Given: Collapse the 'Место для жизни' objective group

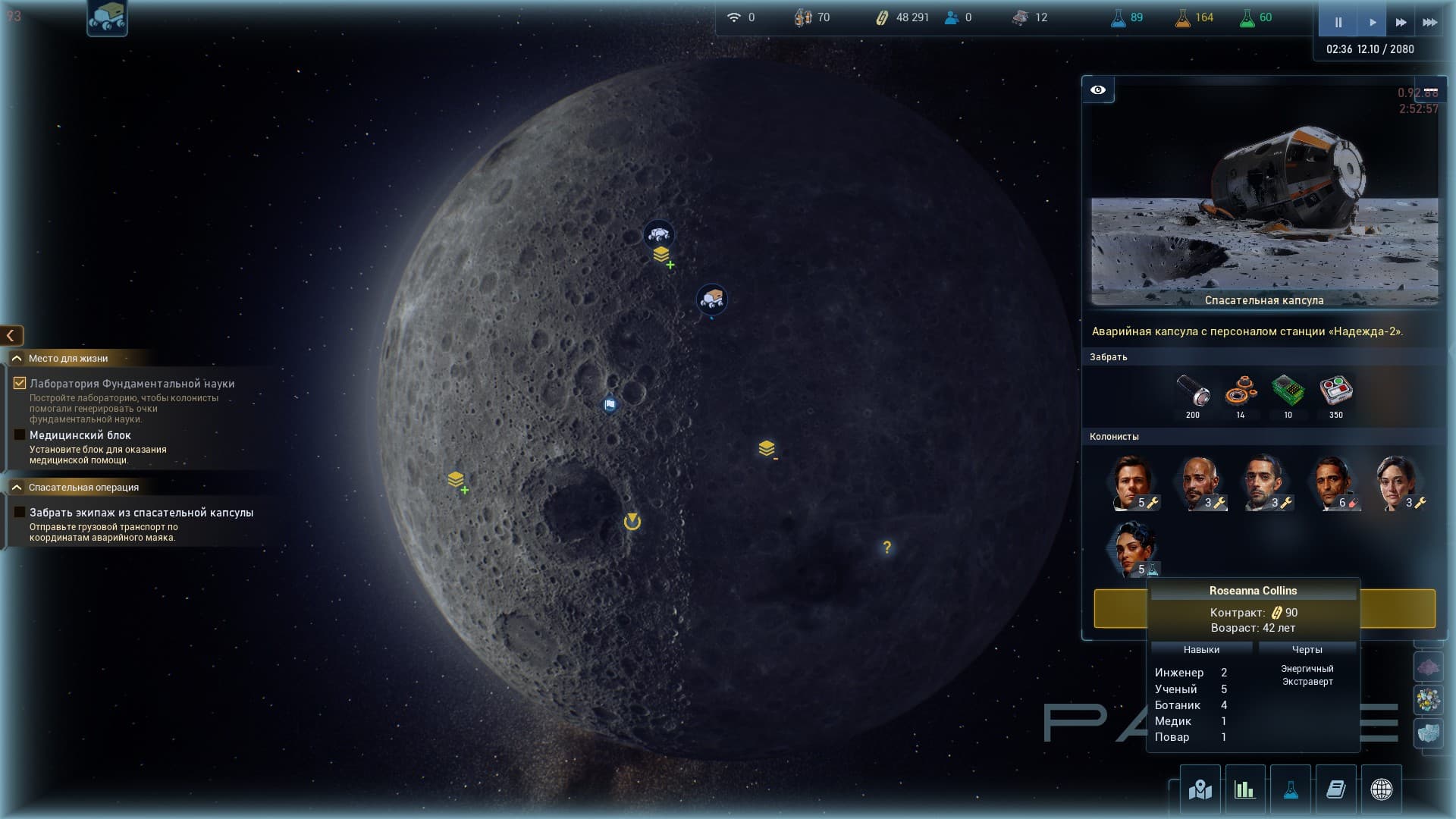Looking at the screenshot, I should click(x=17, y=358).
